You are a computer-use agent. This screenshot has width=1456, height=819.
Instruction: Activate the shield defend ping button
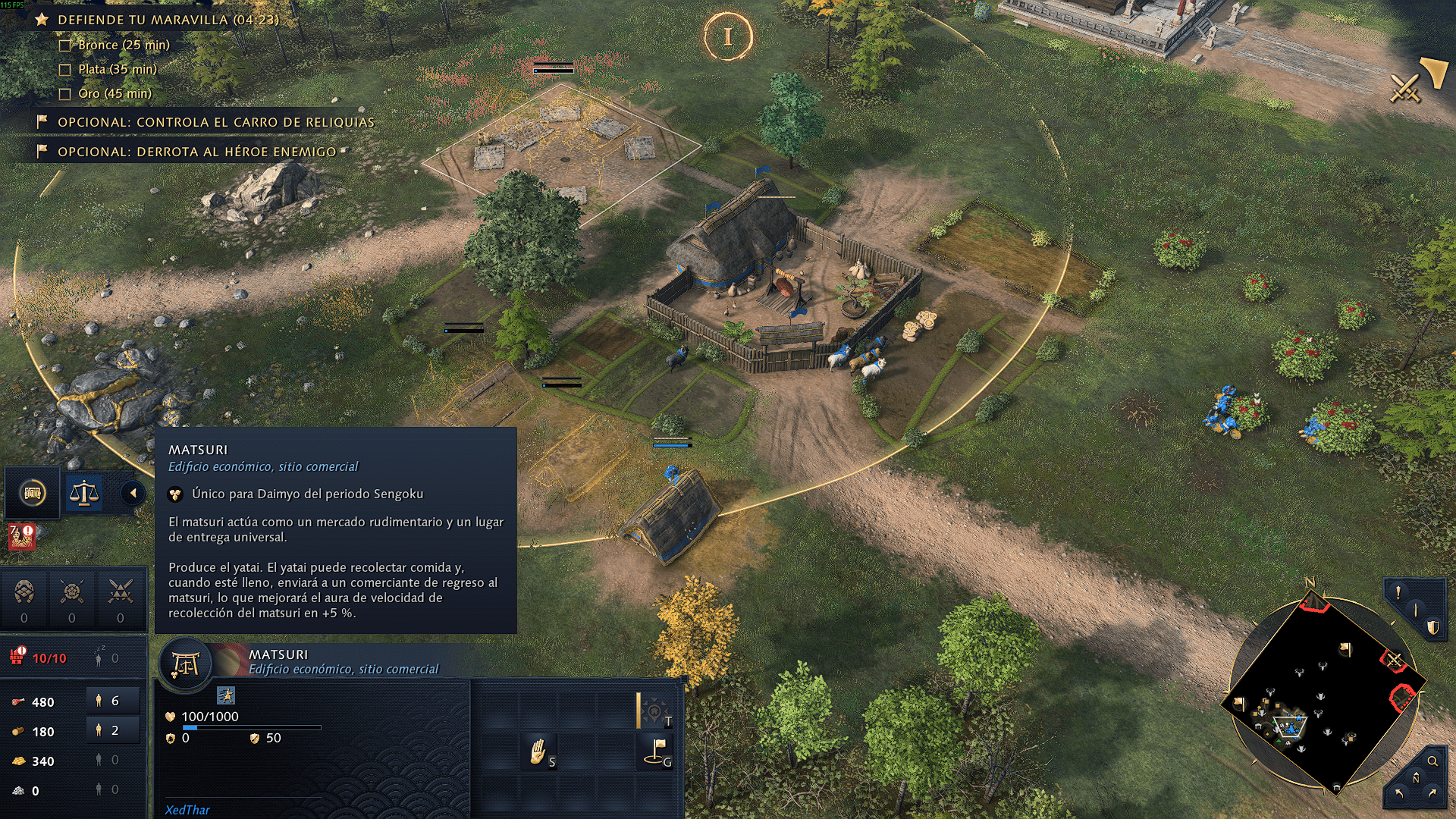1432,628
